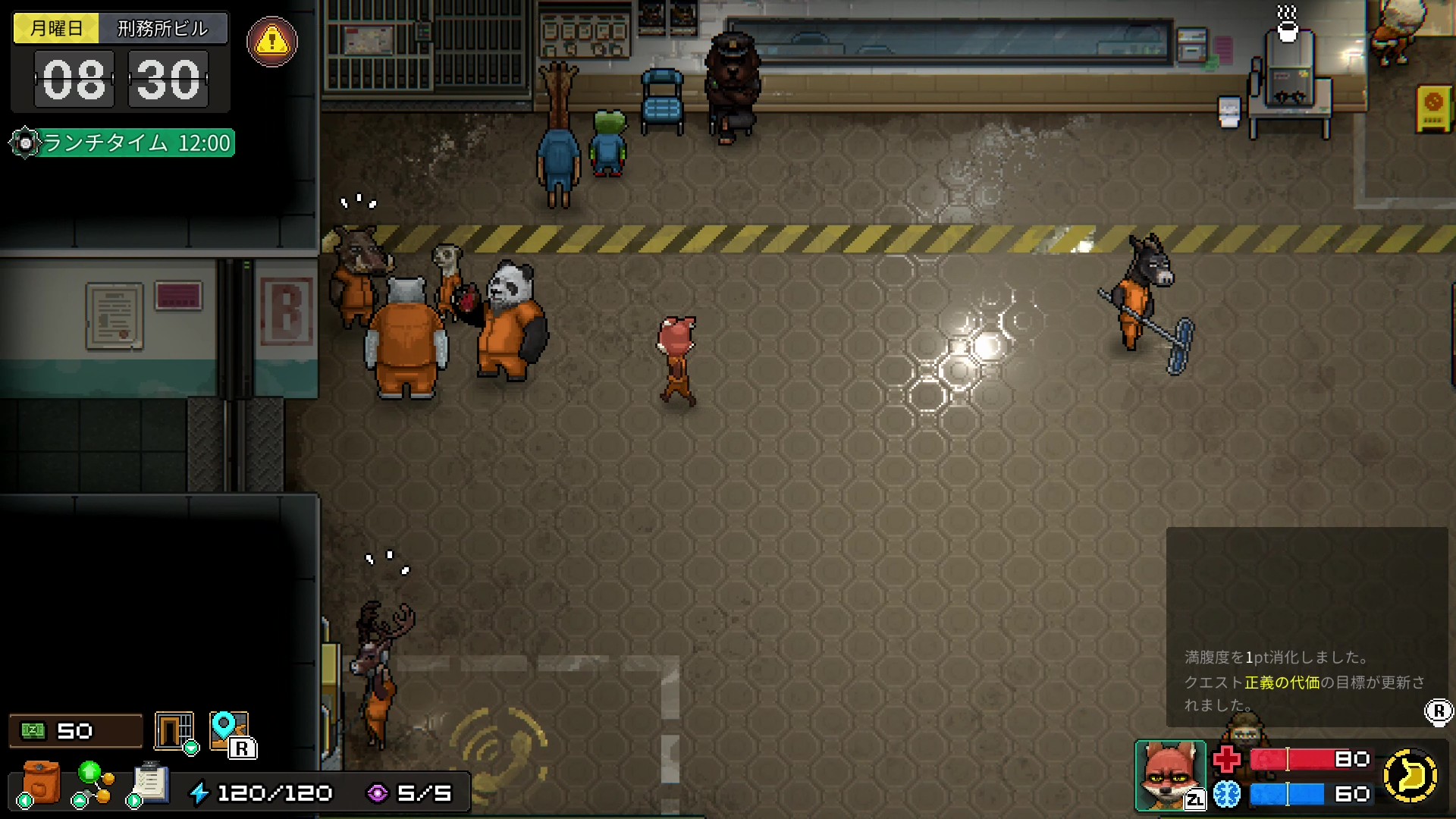Select the cell door icon
Viewport: 1456px width, 819px height.
click(x=174, y=731)
